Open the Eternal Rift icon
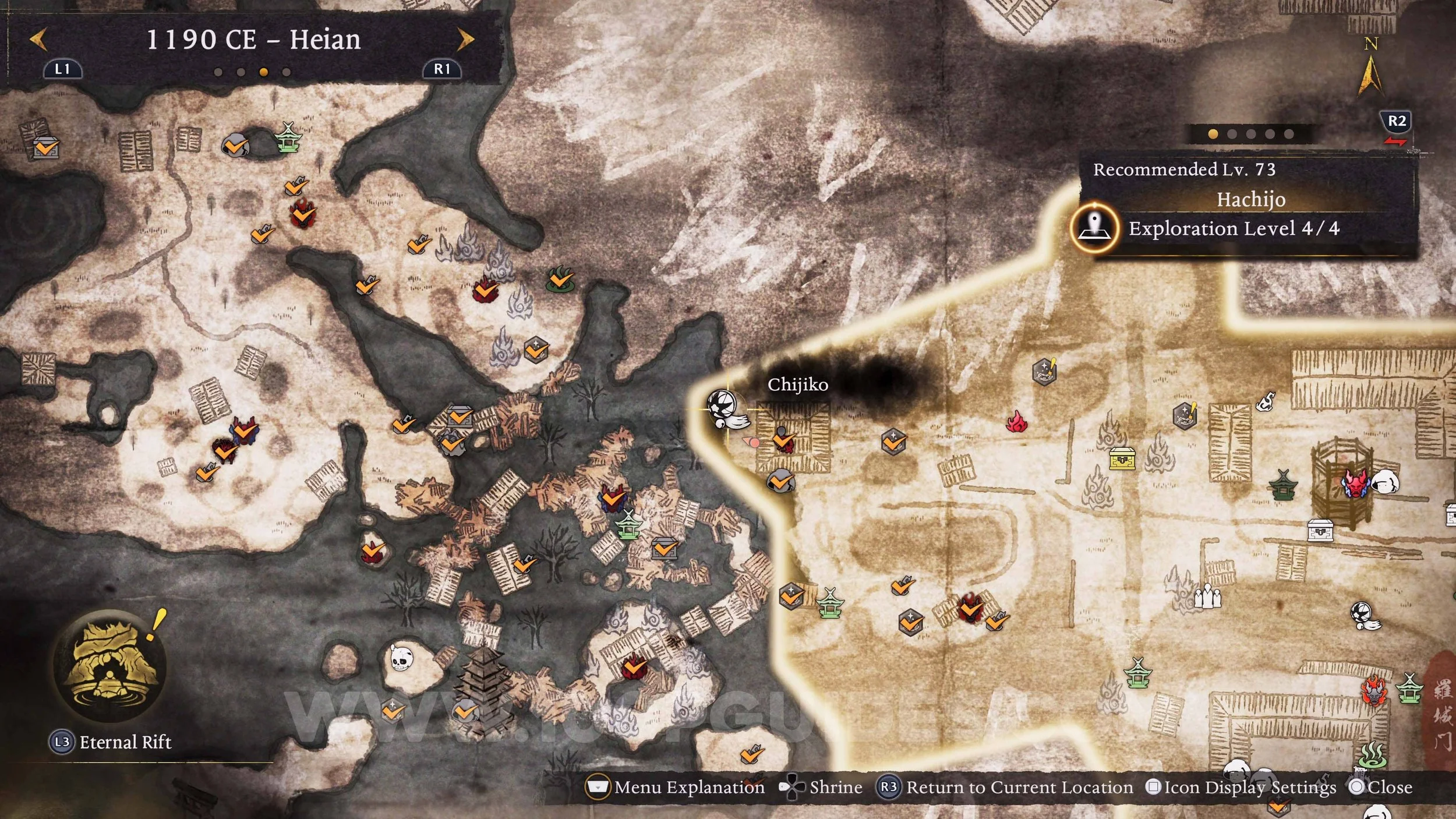The height and width of the screenshot is (819, 1456). click(108, 665)
